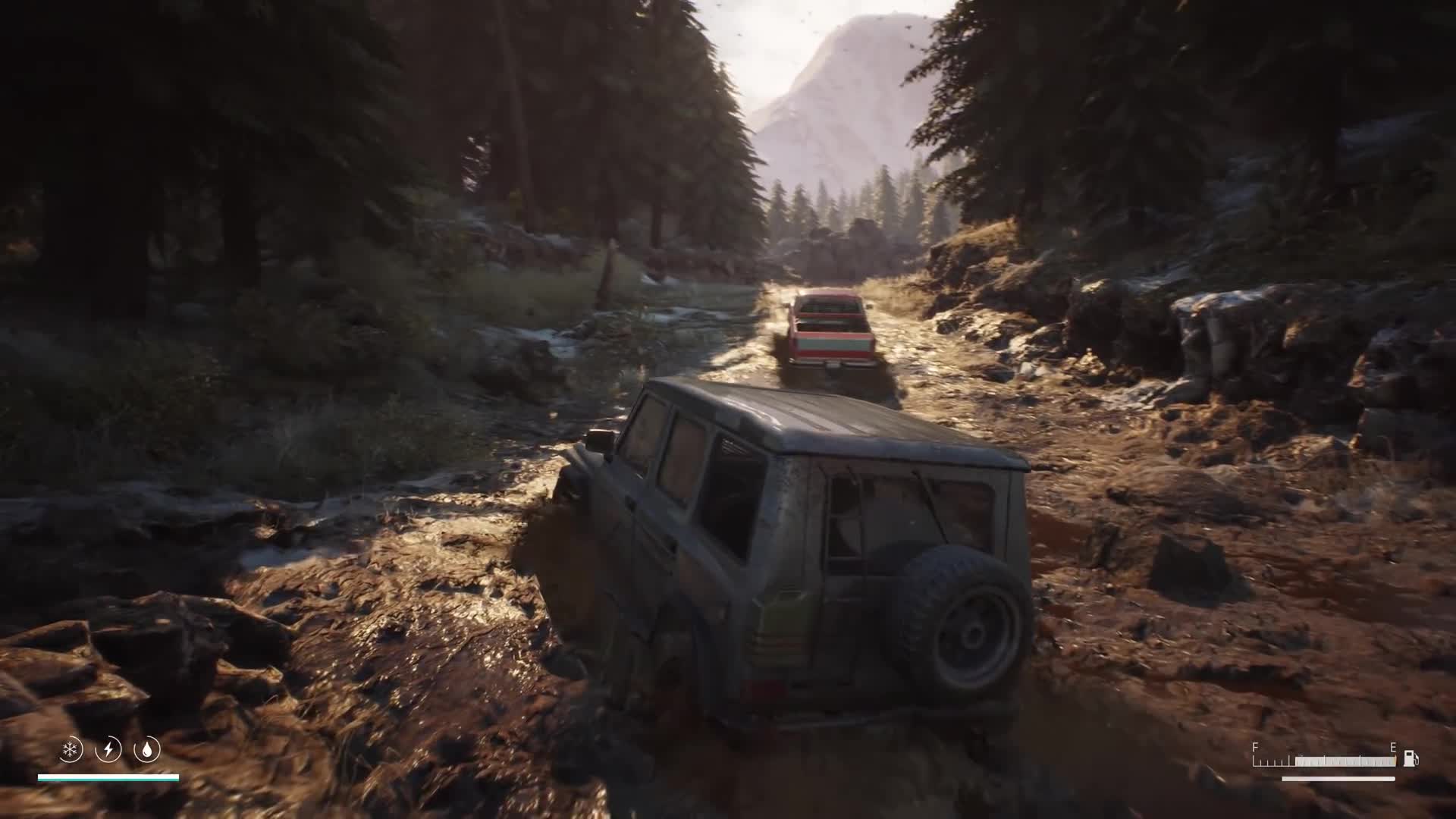Click the snowflake cold status icon

point(71,750)
